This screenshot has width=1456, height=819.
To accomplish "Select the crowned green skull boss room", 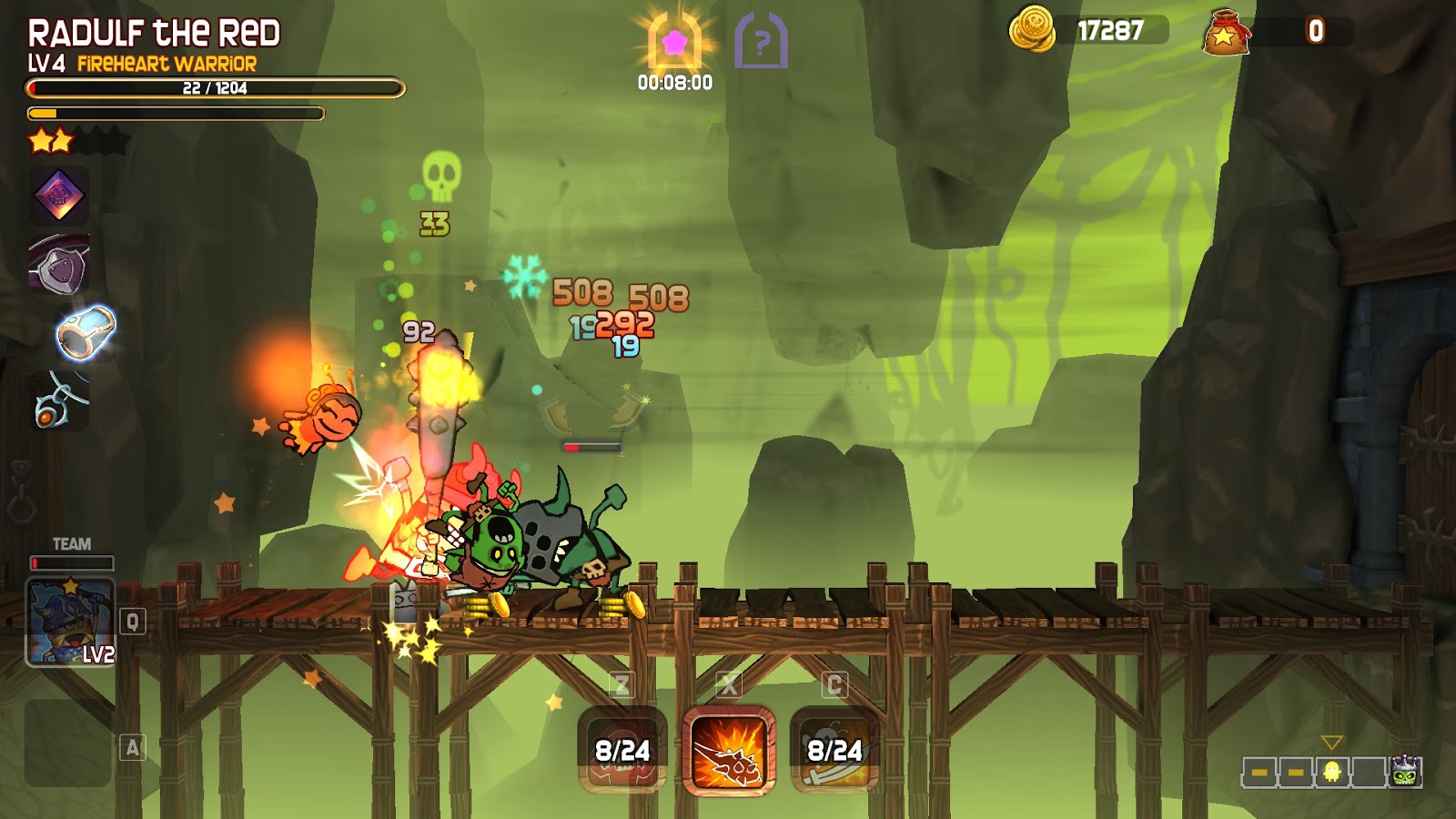I will 1405,773.
